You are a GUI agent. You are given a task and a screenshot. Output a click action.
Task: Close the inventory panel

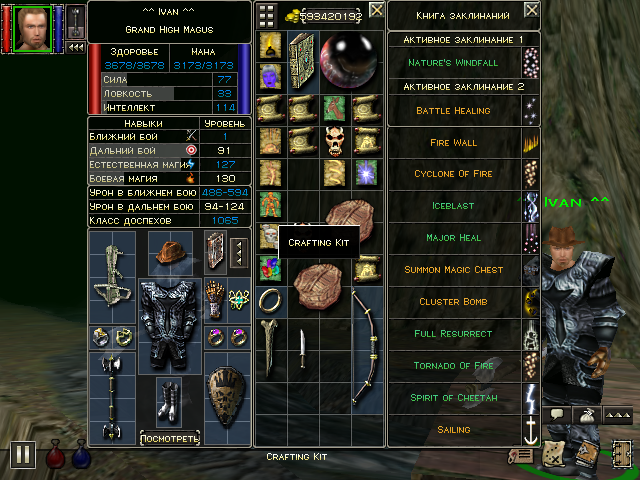(x=376, y=11)
